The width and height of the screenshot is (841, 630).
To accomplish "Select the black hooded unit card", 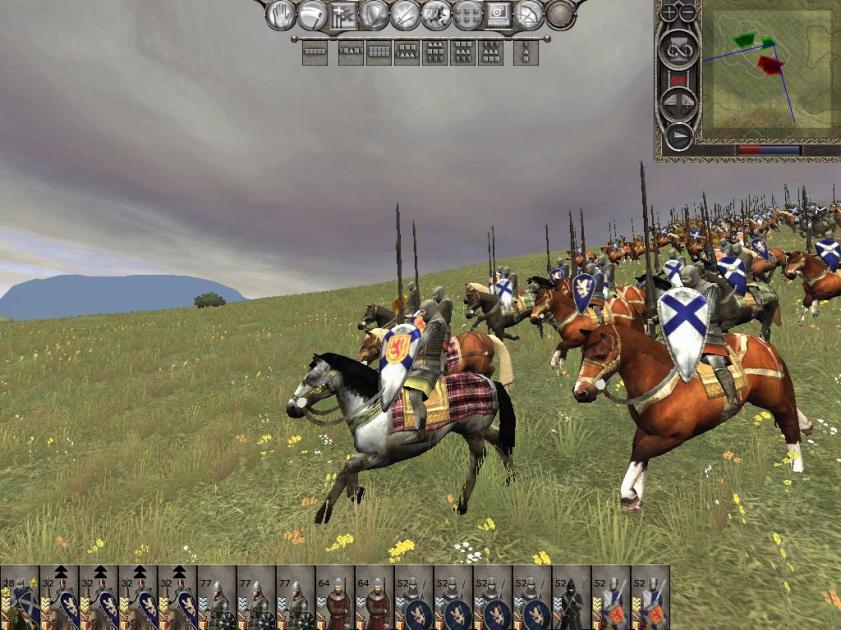I will pyautogui.click(x=571, y=598).
